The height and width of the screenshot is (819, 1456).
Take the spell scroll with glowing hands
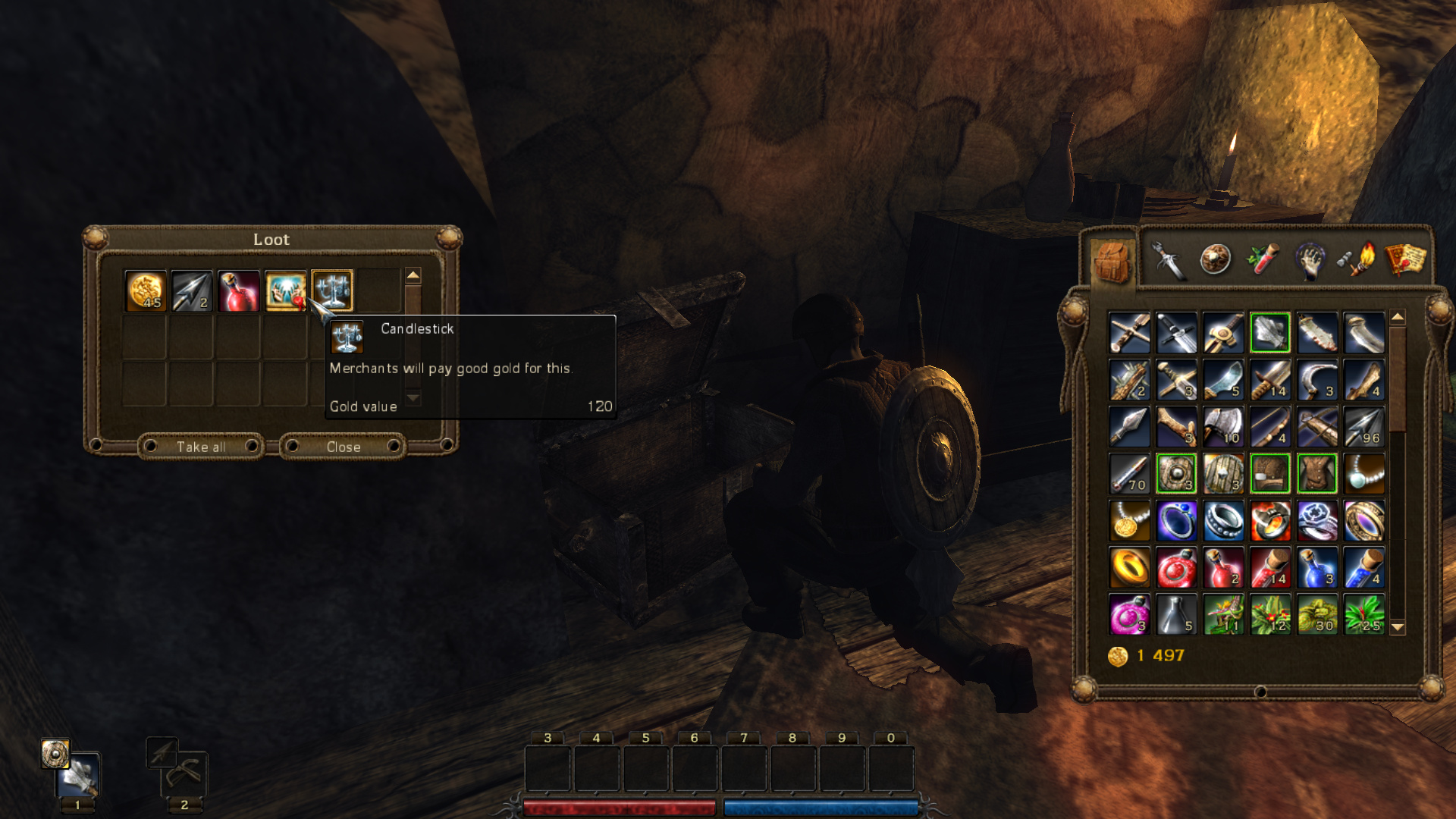pos(285,290)
